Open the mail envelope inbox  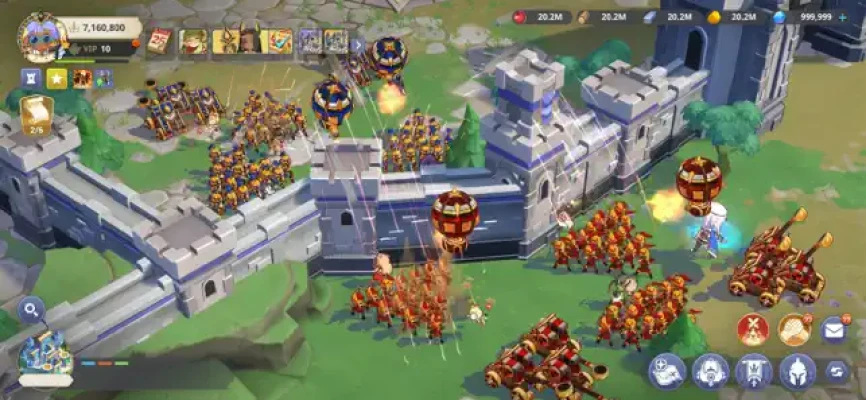coord(834,328)
